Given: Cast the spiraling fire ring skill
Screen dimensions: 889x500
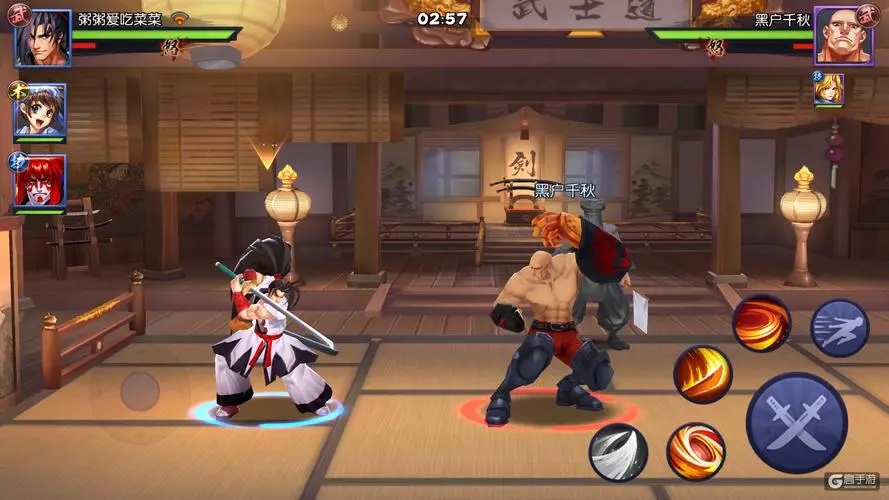Looking at the screenshot, I should [x=695, y=451].
